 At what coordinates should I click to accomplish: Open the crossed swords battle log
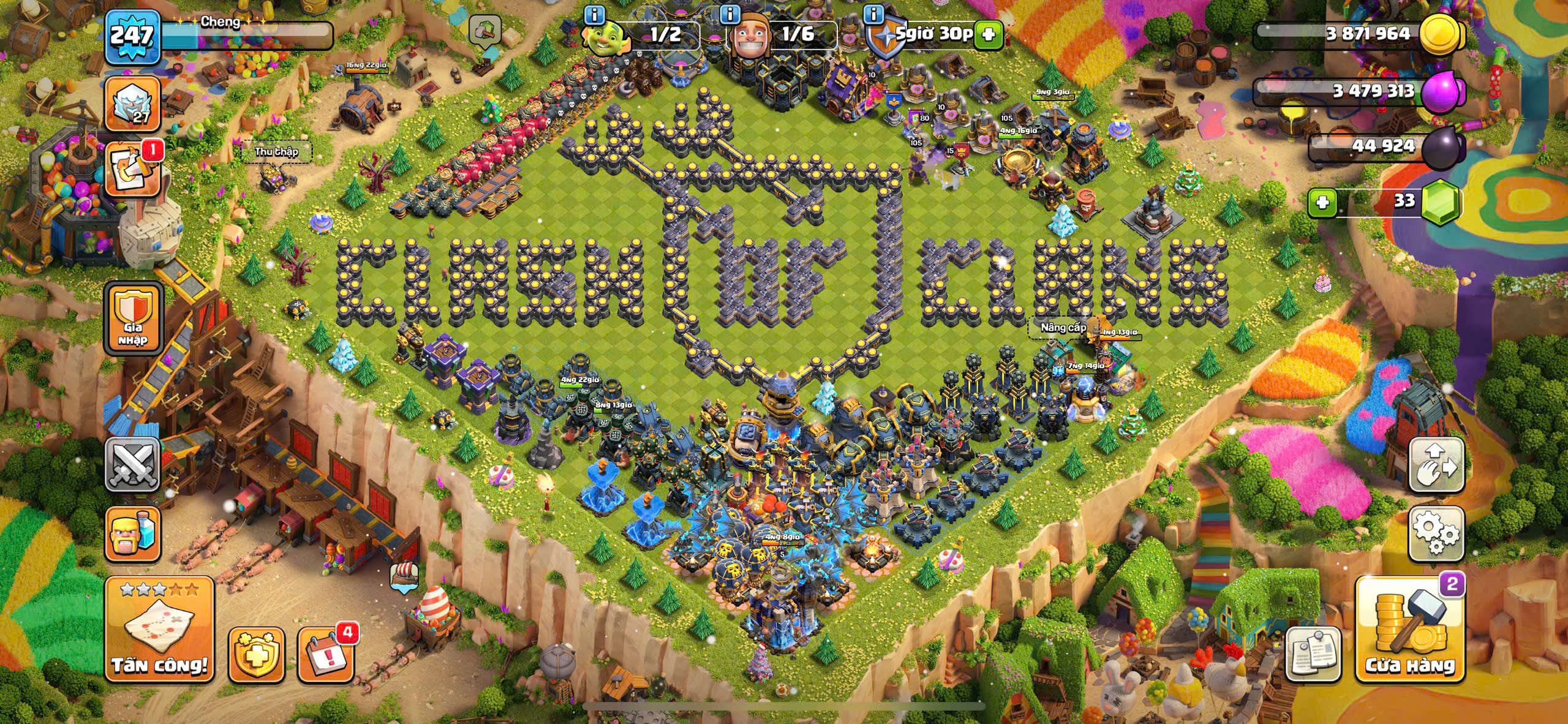[133, 464]
